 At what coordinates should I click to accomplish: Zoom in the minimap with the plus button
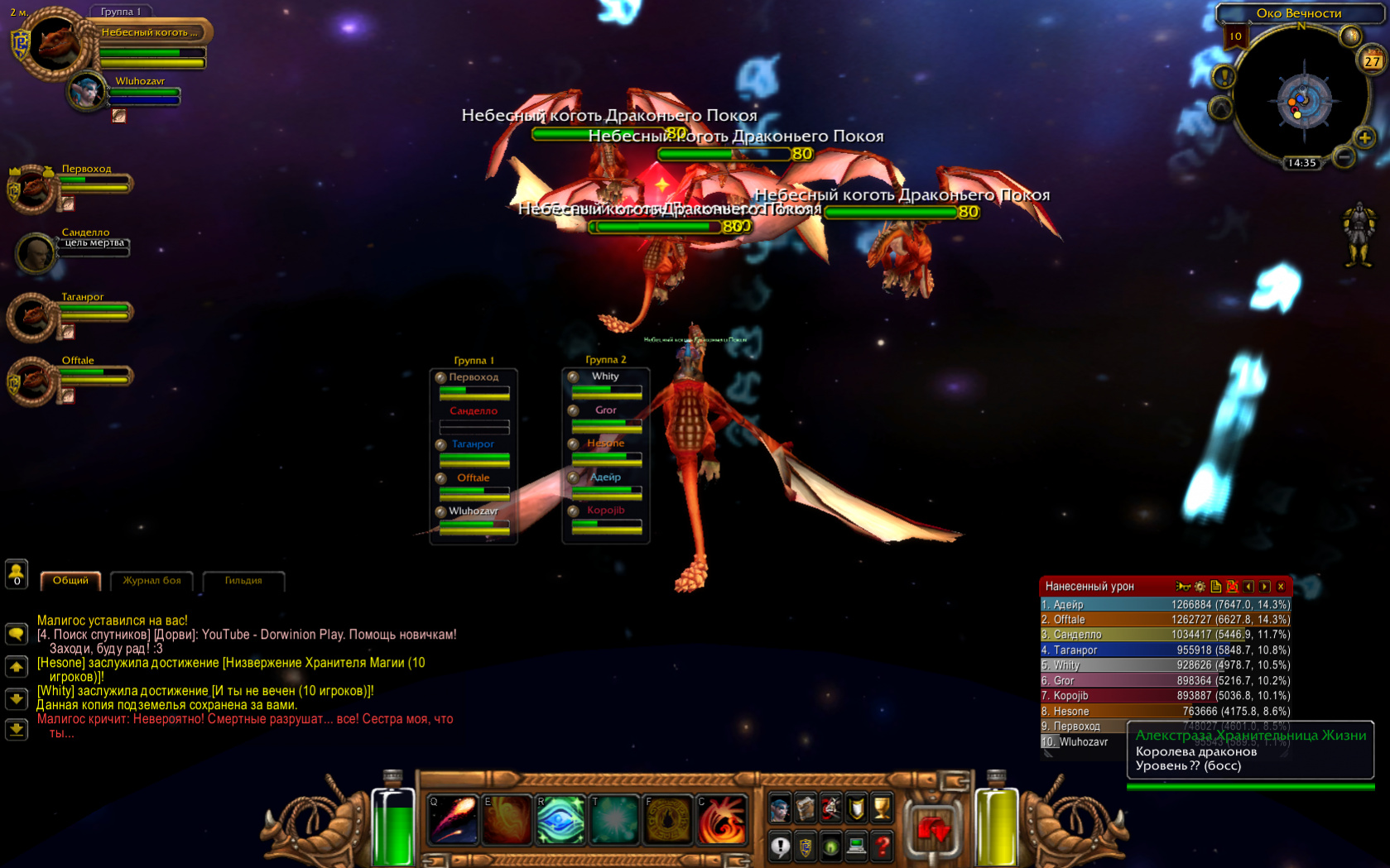coord(1364,137)
